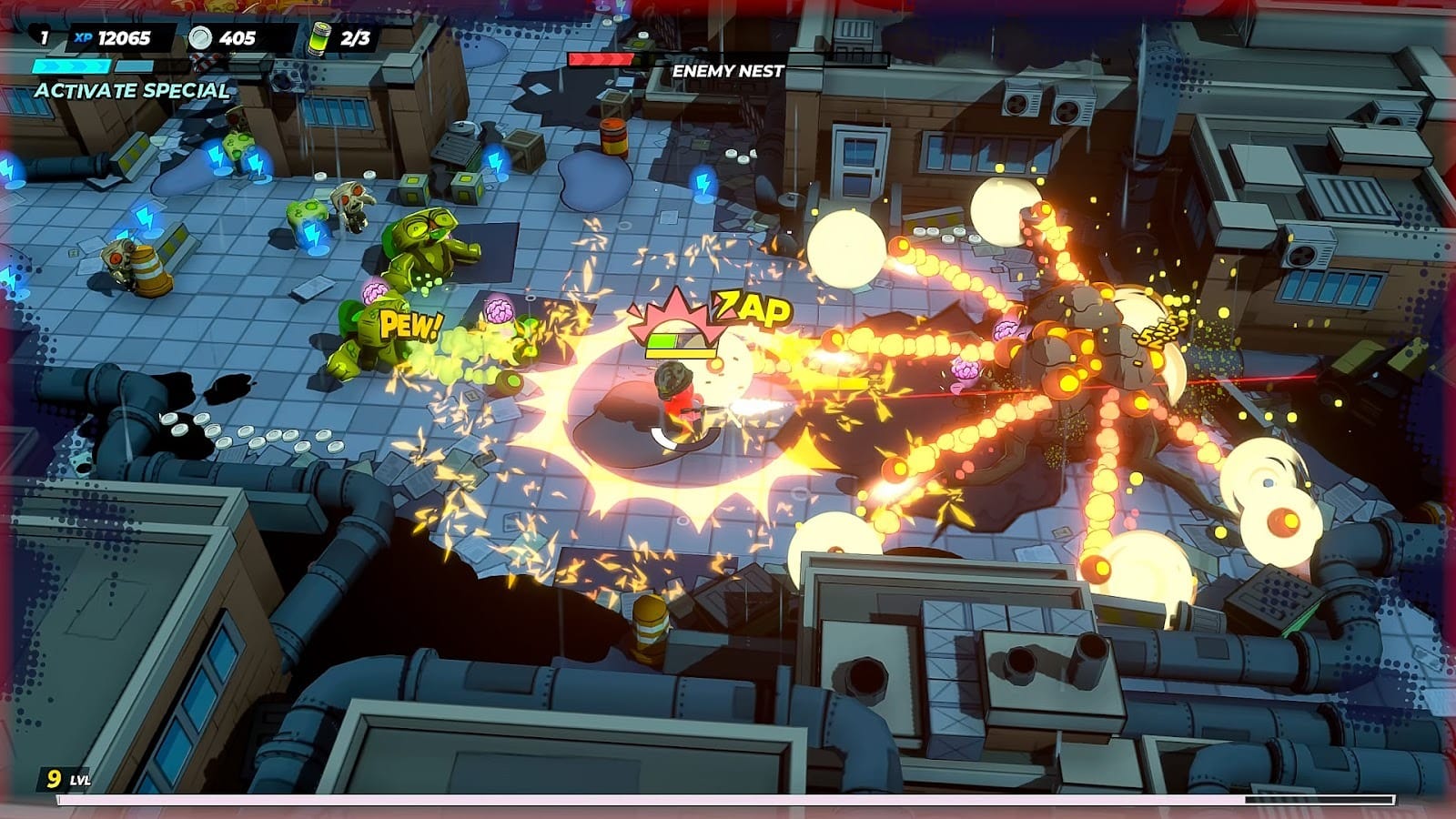Select the green battery charge icon

coord(318,38)
